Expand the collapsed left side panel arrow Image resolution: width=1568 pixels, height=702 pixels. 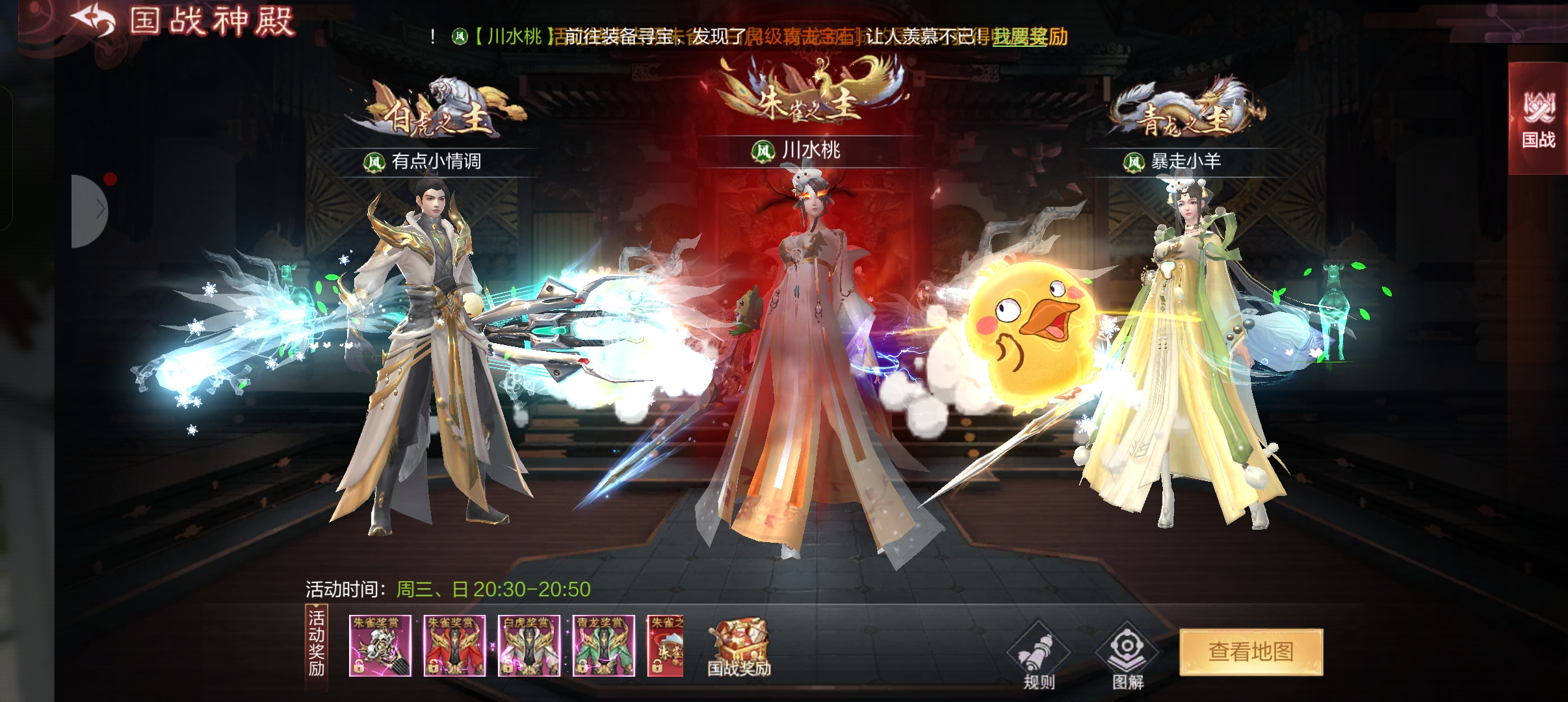click(91, 211)
